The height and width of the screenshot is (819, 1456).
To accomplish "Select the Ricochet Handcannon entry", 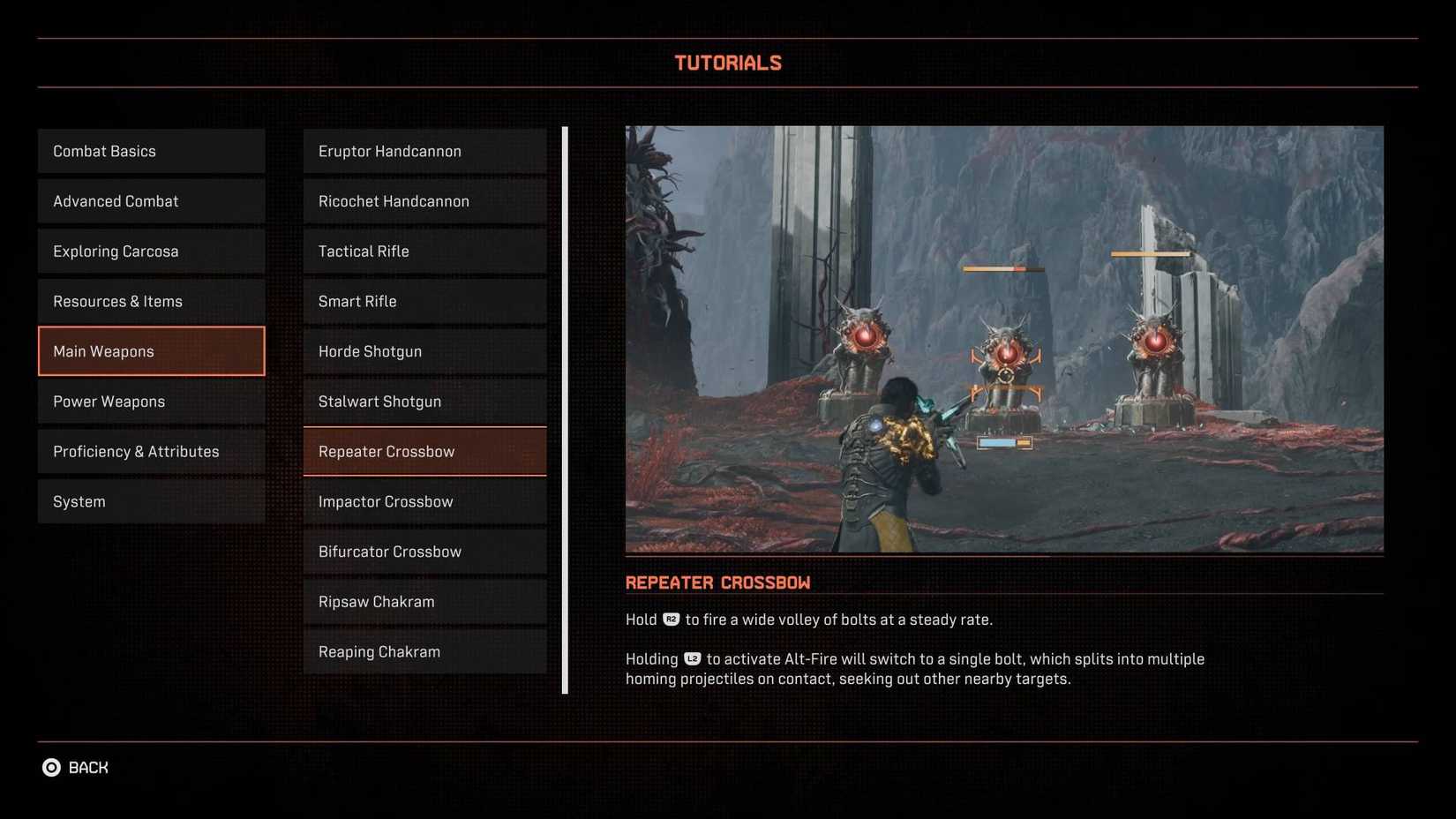I will [424, 201].
